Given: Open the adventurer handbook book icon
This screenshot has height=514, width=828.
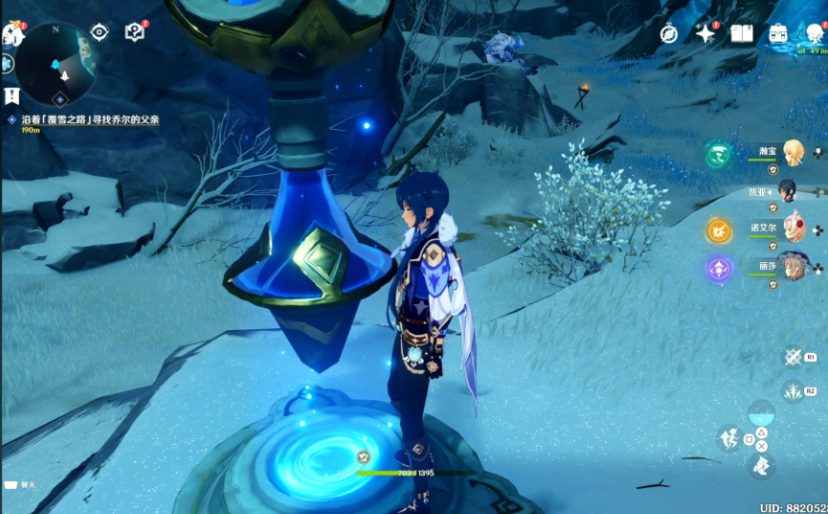Looking at the screenshot, I should [x=741, y=34].
